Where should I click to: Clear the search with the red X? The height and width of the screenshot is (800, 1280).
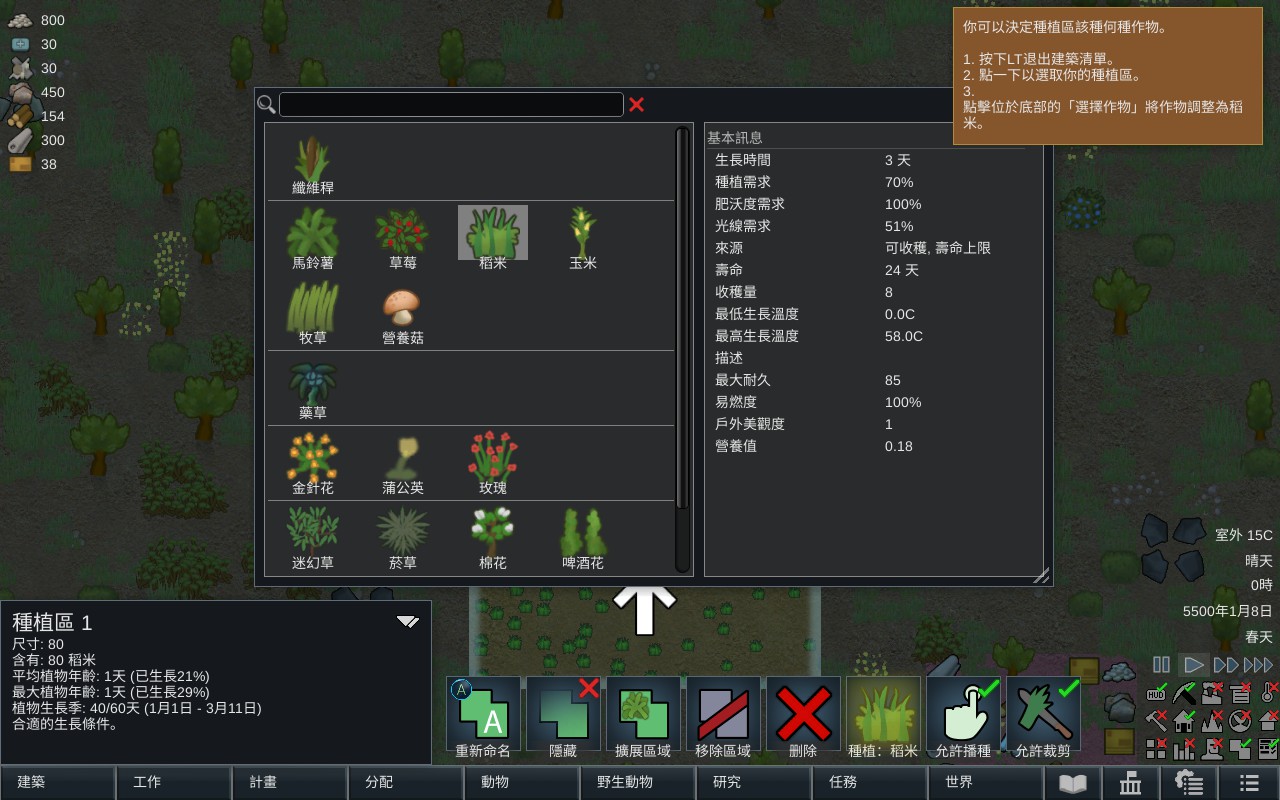coord(636,104)
